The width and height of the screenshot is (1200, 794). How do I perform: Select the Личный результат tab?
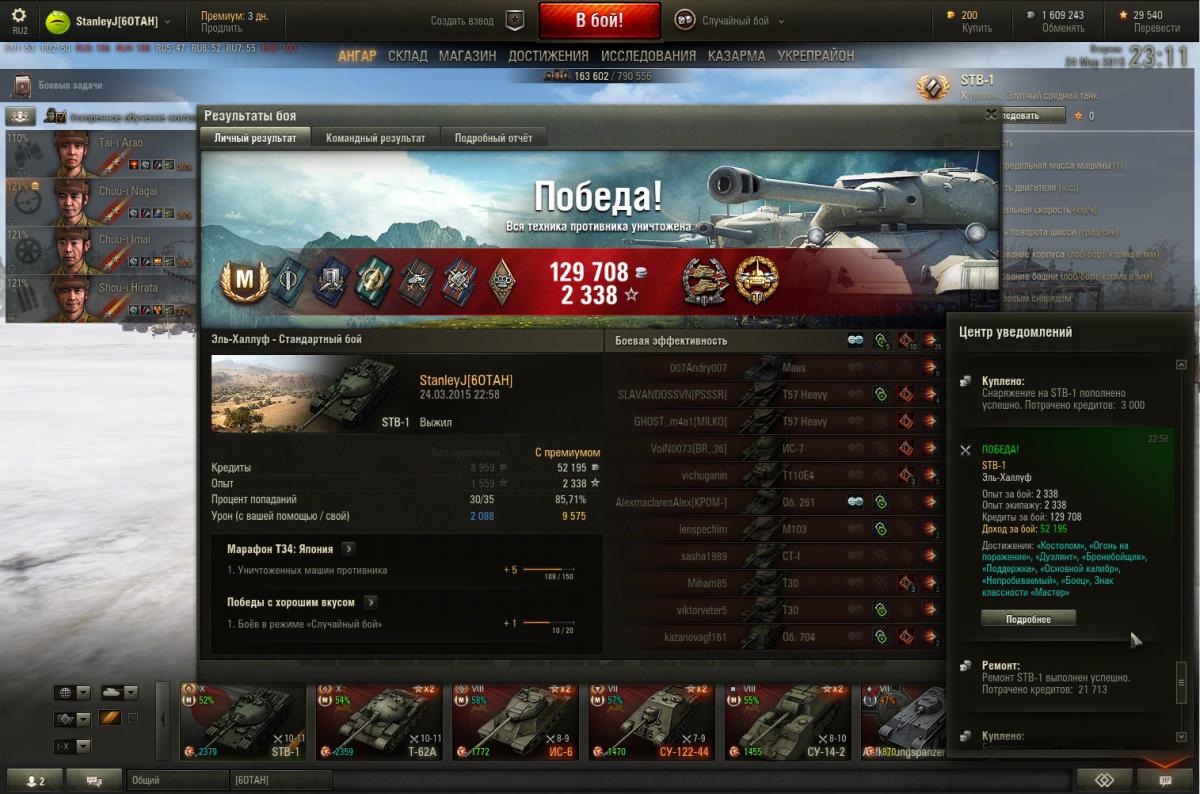[255, 138]
